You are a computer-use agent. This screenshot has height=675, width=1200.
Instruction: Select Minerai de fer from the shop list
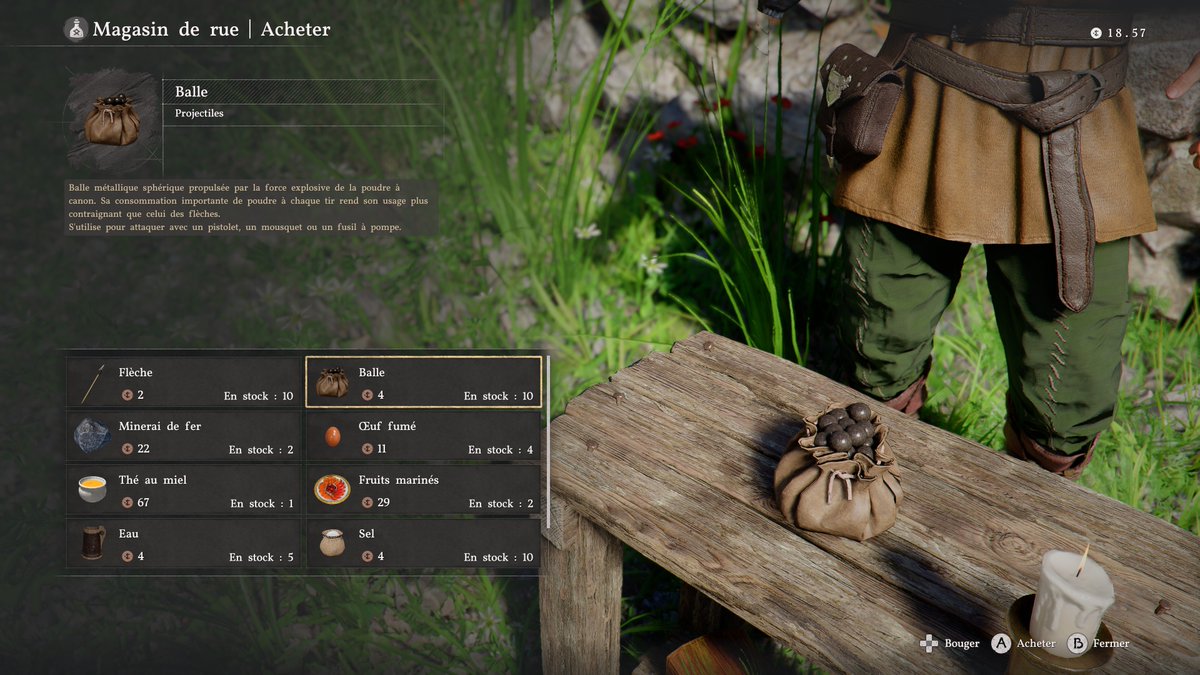[x=183, y=436]
